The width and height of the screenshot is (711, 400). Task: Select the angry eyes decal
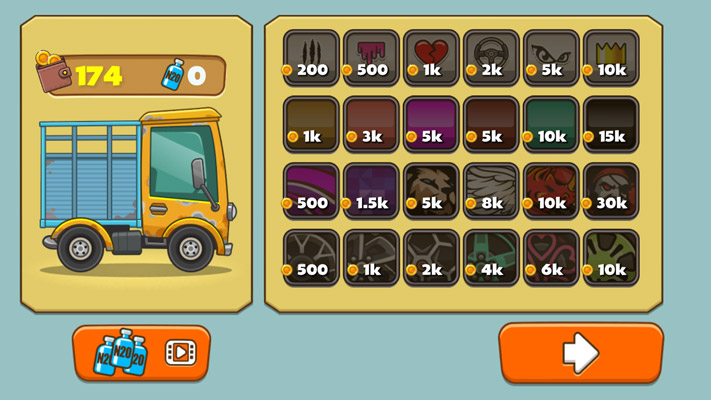tap(551, 57)
